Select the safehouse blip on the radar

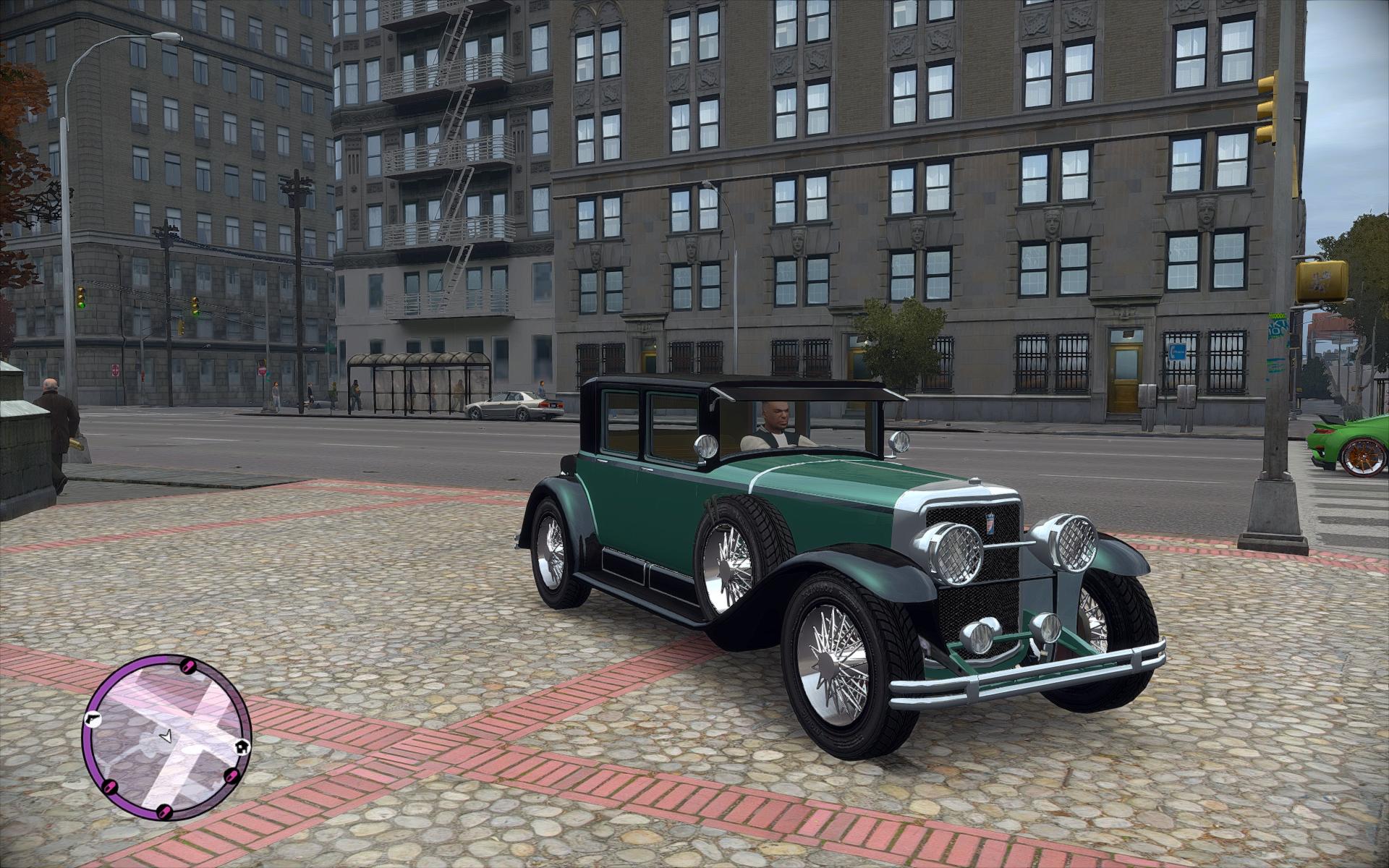[x=242, y=746]
